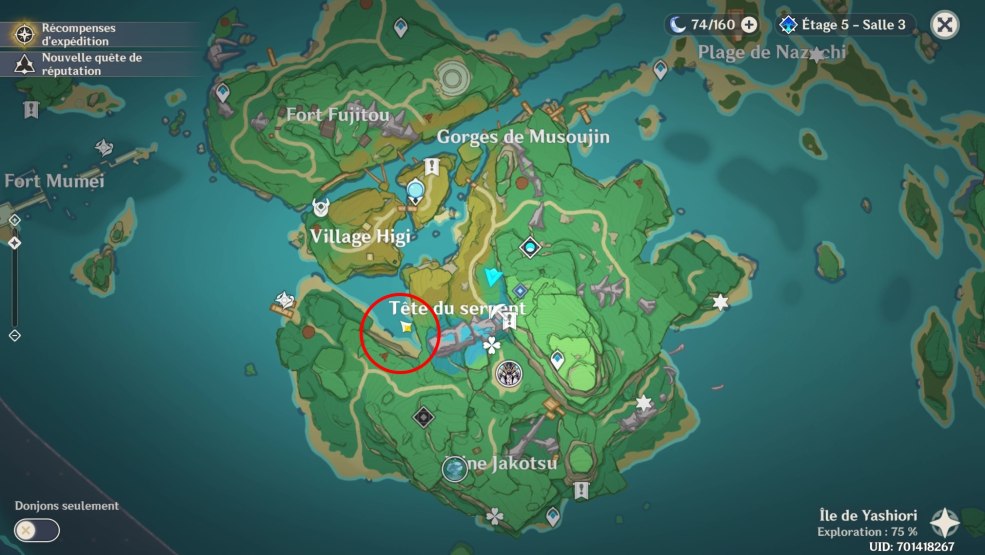The image size is (985, 555).
Task: Click the map zoom slider handle
Action: click(x=15, y=243)
